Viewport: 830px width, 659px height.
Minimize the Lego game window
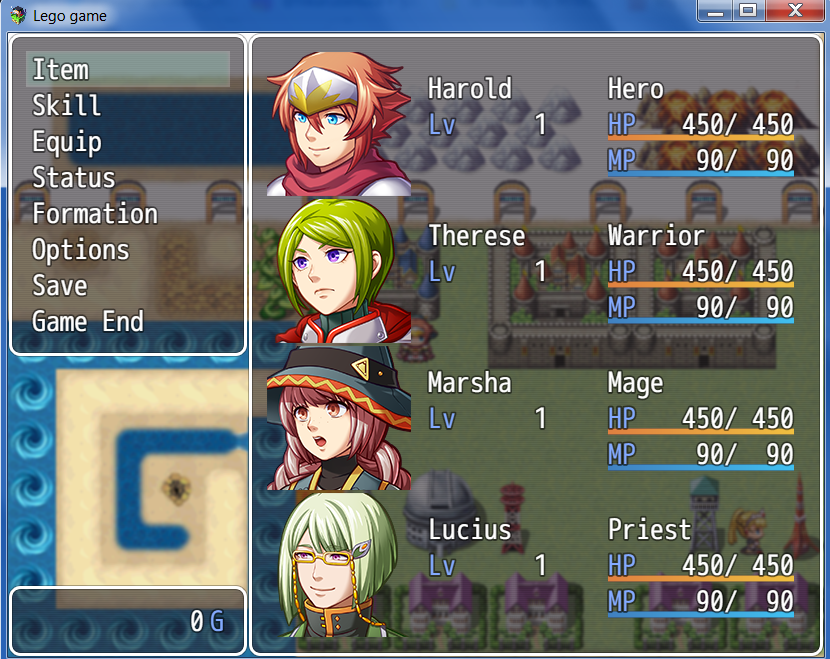point(714,11)
